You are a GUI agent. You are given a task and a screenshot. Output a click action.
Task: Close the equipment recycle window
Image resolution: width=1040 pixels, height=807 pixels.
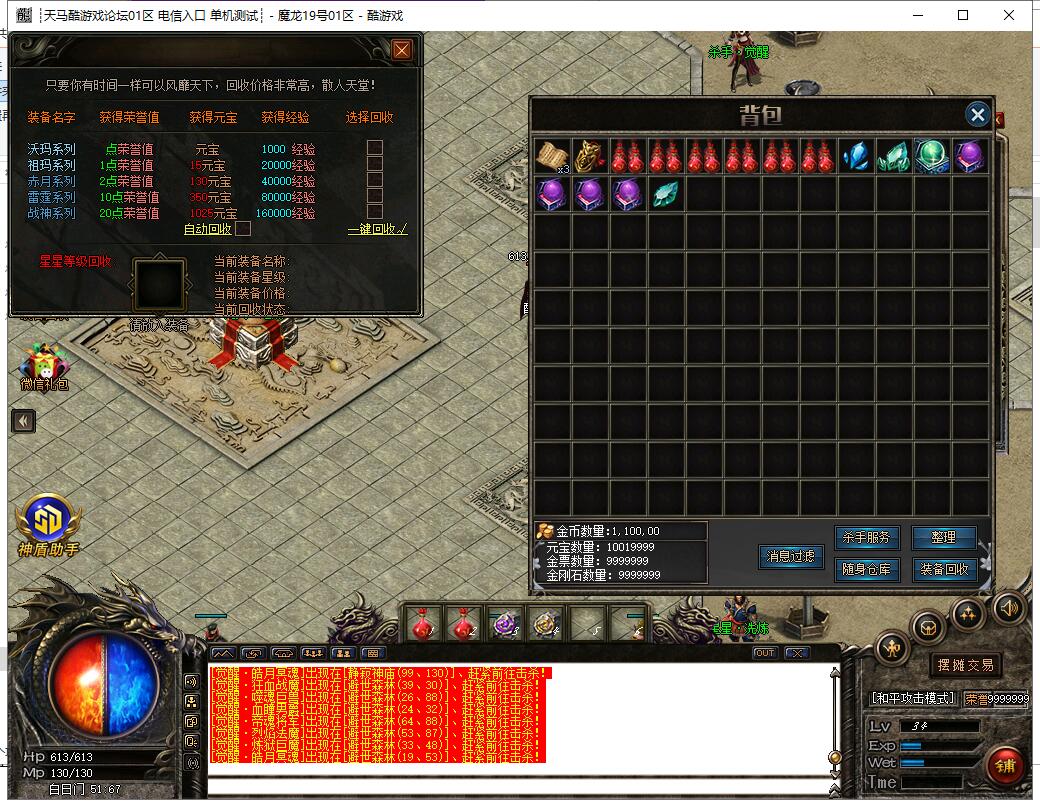point(402,50)
